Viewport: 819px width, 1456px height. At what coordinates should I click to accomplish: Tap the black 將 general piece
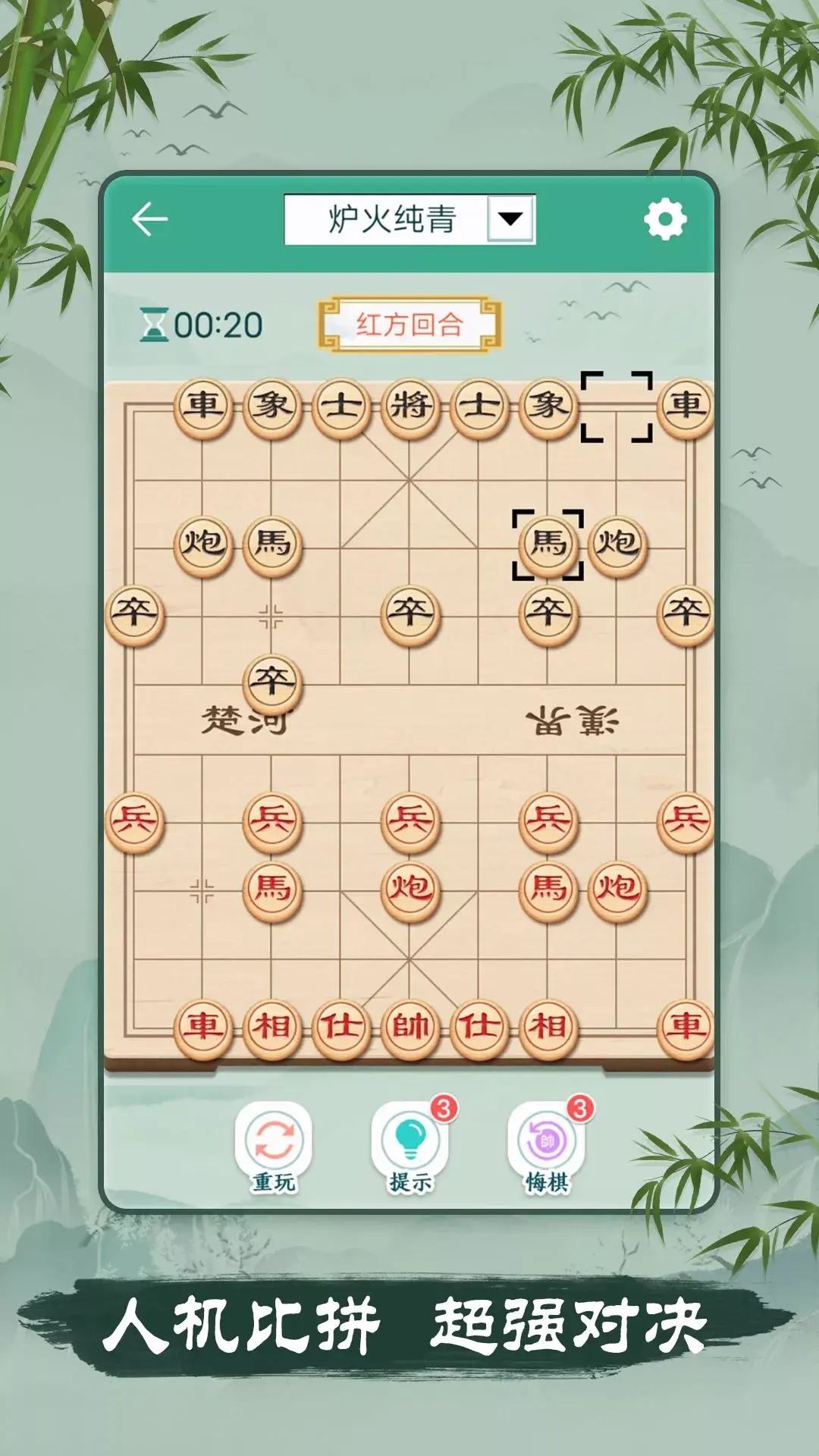(x=410, y=406)
